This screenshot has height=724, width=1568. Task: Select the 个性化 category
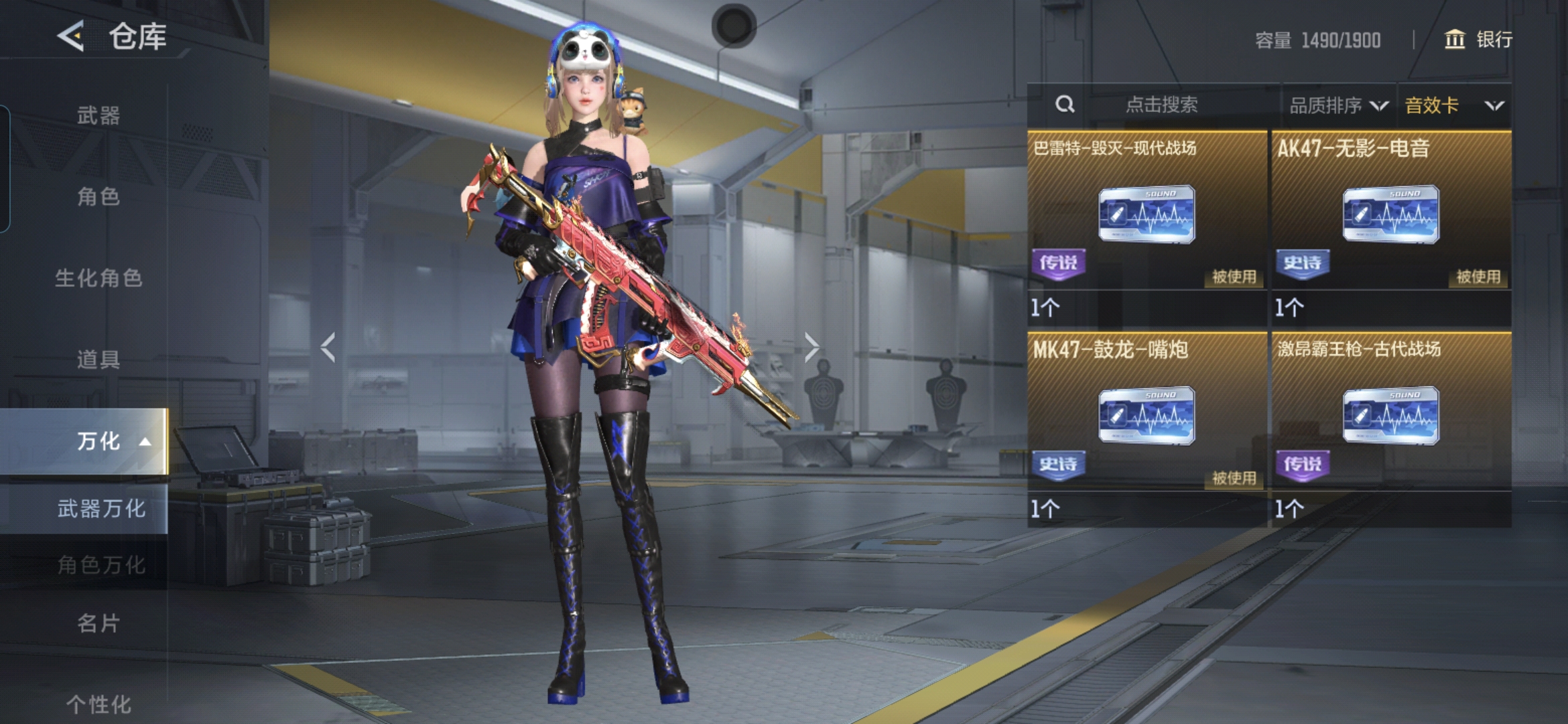[x=99, y=704]
